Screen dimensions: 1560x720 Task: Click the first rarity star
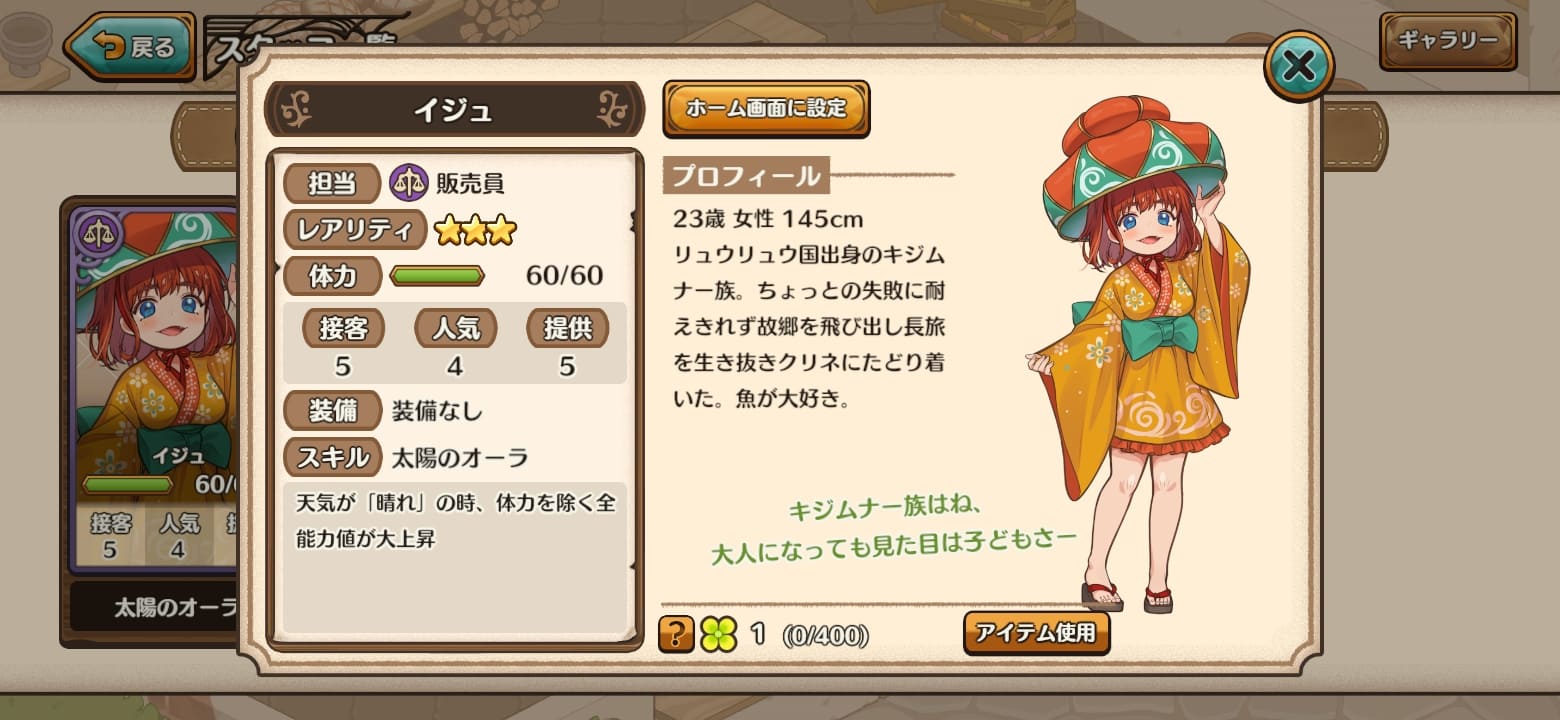pos(446,229)
